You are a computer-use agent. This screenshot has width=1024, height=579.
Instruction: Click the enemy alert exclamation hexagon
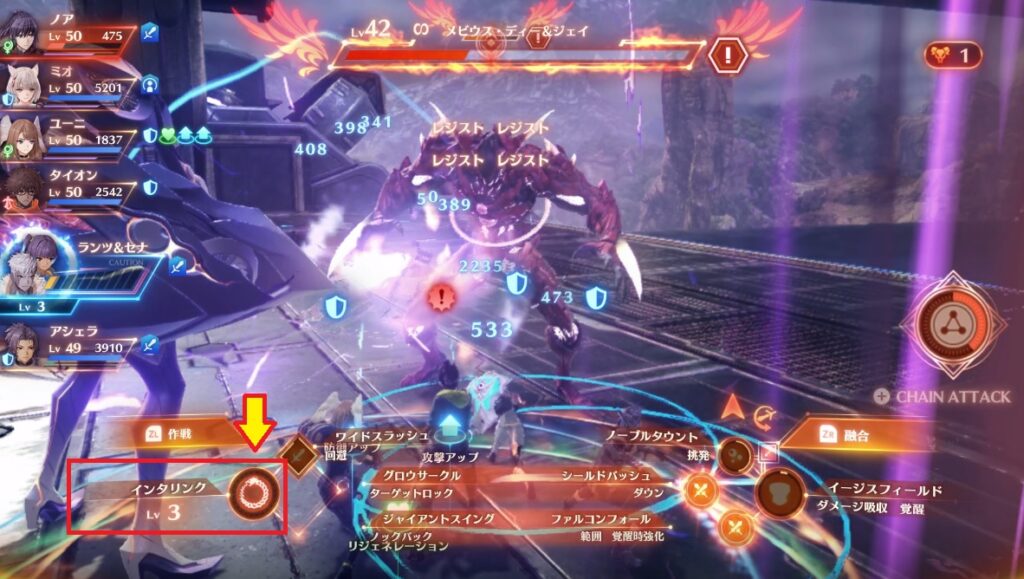727,53
